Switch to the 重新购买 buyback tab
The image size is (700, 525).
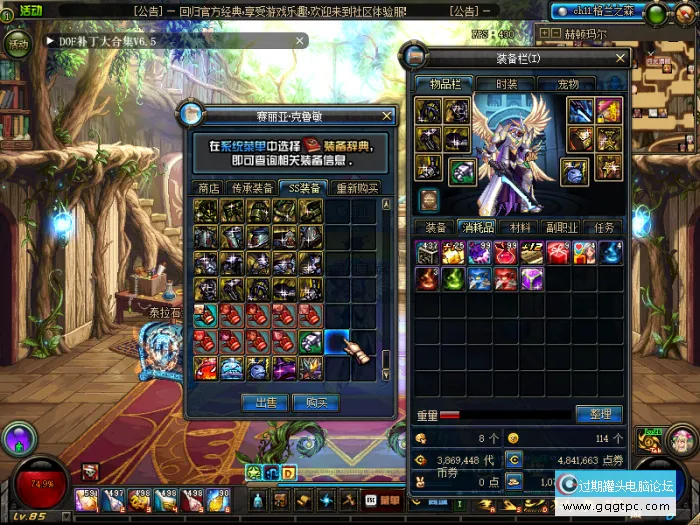(x=356, y=187)
